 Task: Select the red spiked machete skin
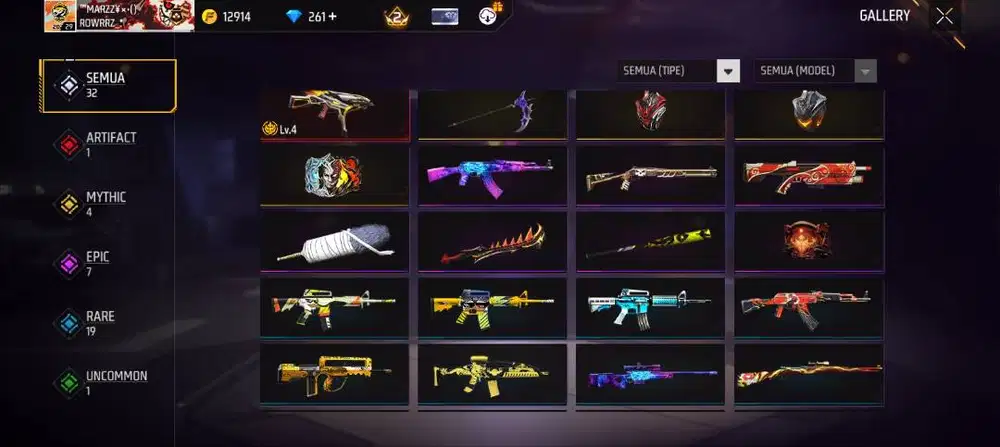point(492,240)
